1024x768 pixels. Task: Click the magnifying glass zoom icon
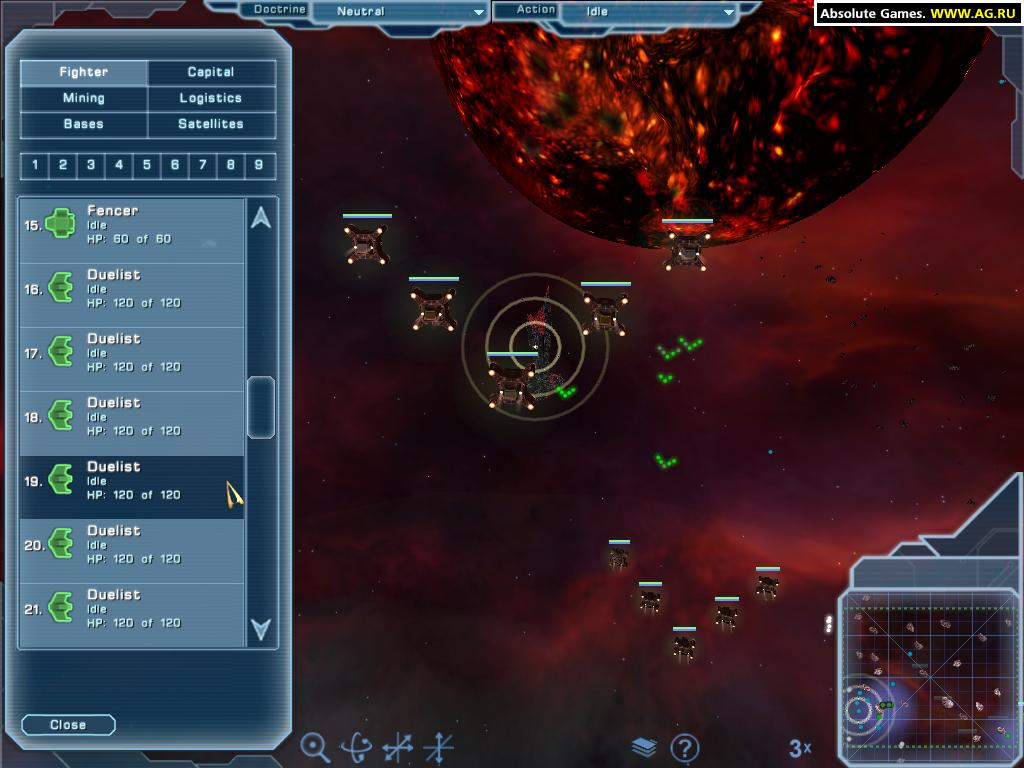(x=315, y=746)
